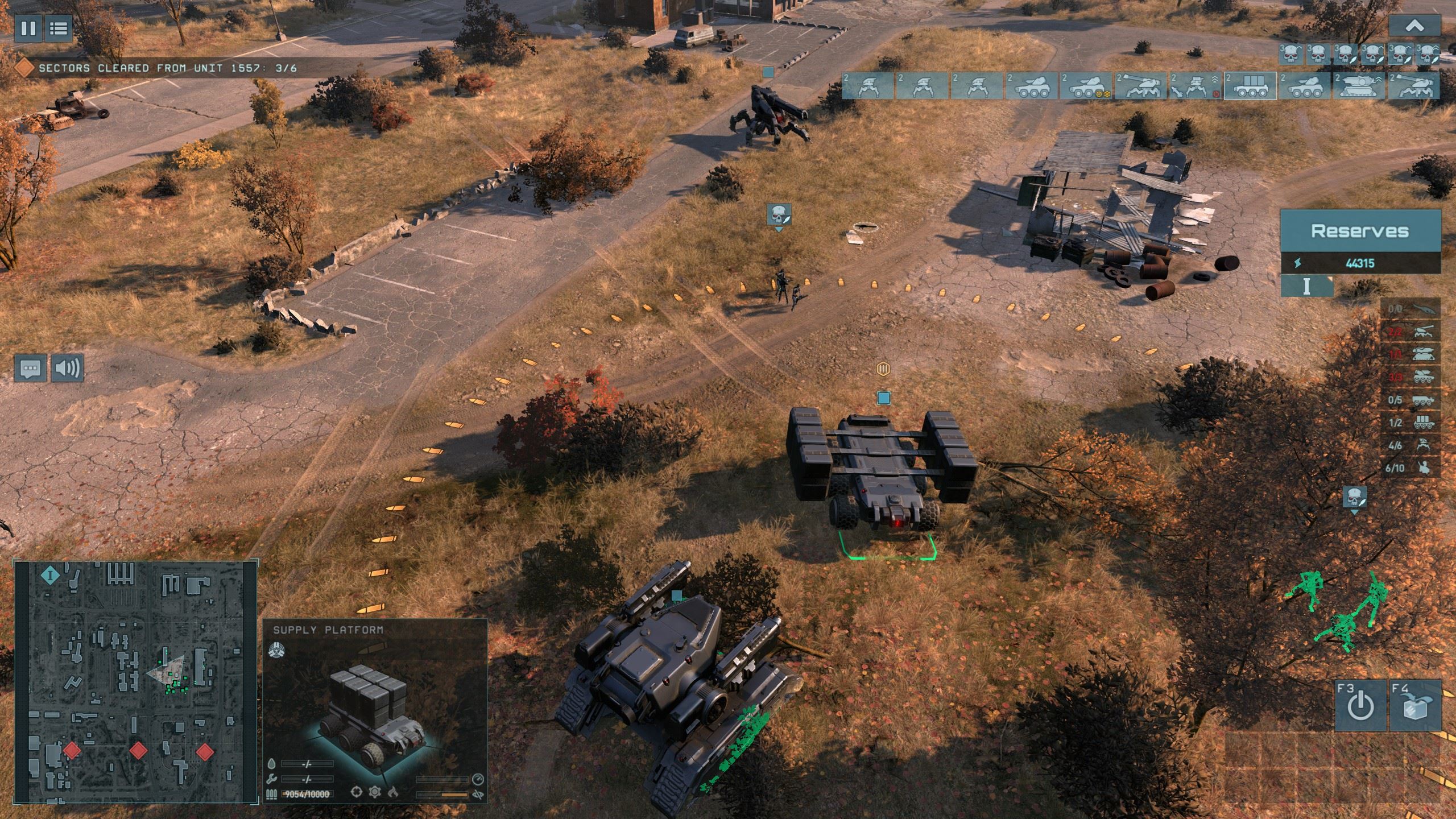Choose the supply truck reserve category

(x=1410, y=423)
